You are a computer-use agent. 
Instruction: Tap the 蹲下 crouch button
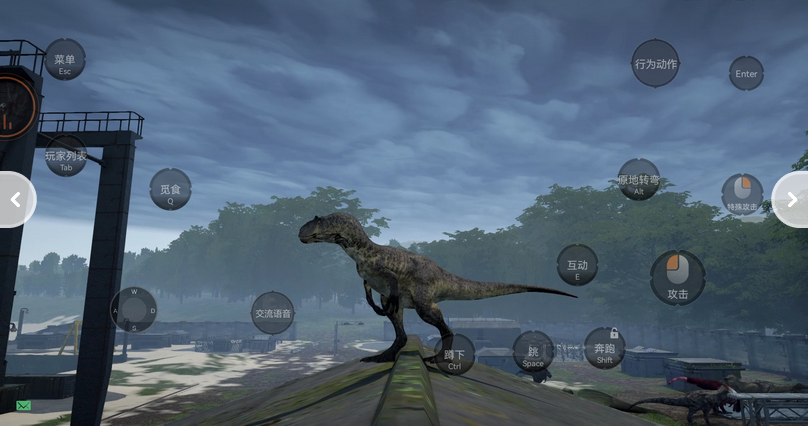tap(454, 355)
